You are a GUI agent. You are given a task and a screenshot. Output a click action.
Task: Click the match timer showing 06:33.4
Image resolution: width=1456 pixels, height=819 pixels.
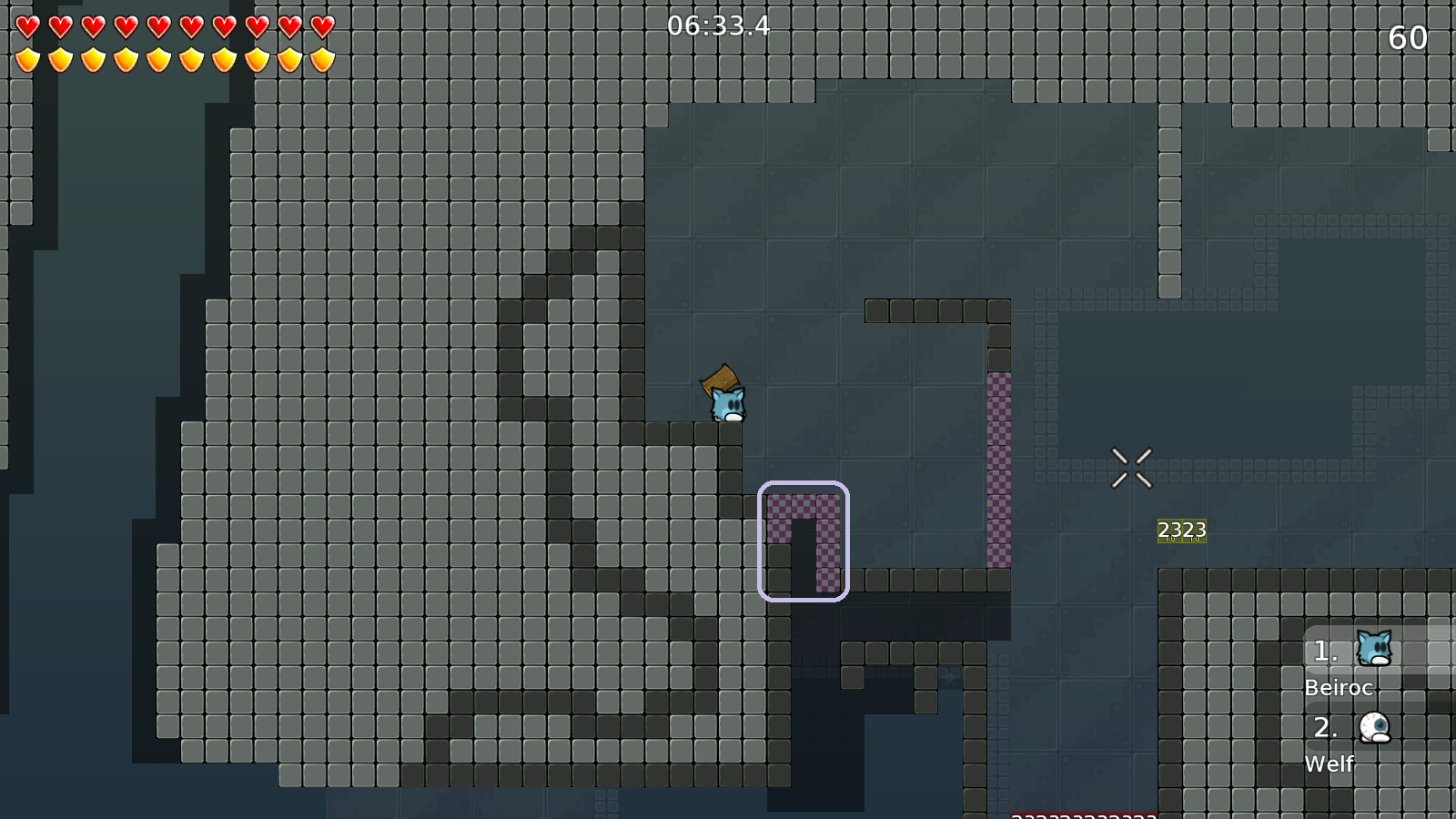coord(718,26)
